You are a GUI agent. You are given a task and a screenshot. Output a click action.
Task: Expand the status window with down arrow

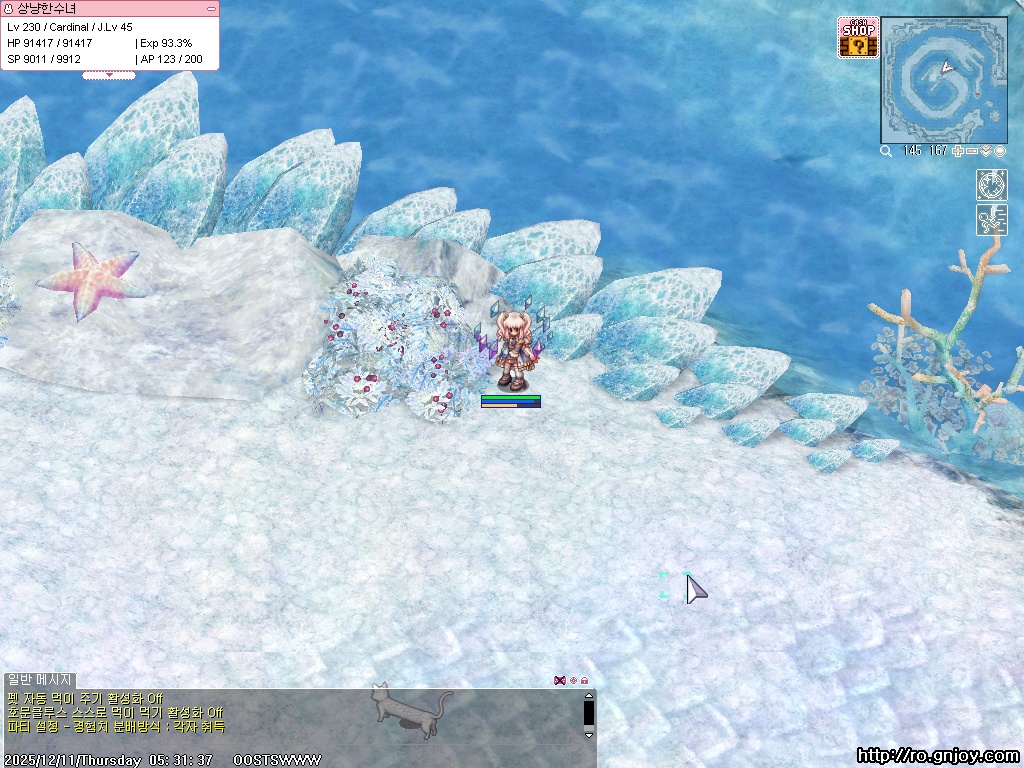pos(108,75)
